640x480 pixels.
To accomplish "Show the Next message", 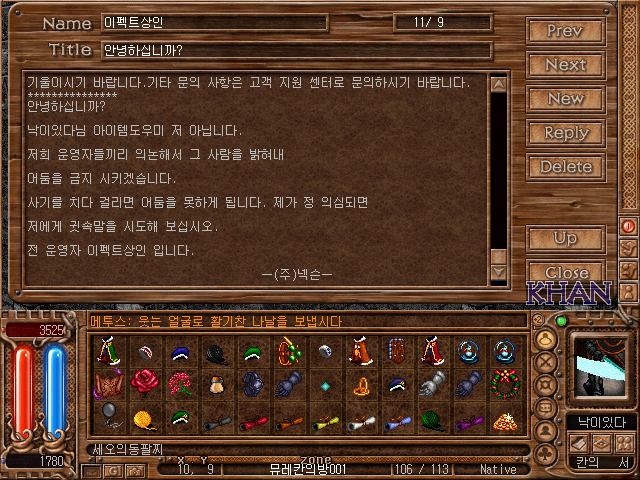I will coord(565,64).
